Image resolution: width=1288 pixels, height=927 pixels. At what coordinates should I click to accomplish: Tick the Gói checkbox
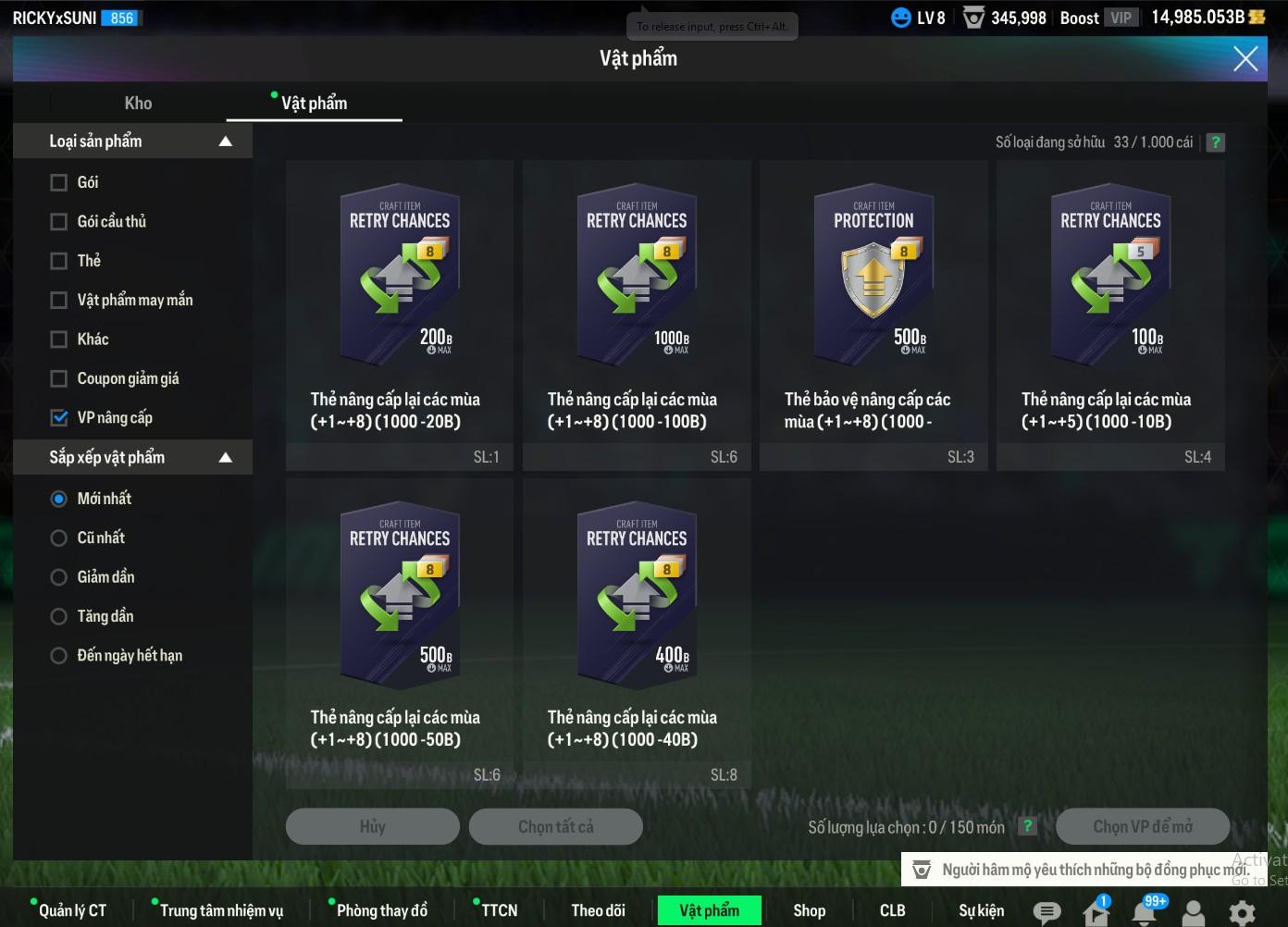(x=59, y=183)
